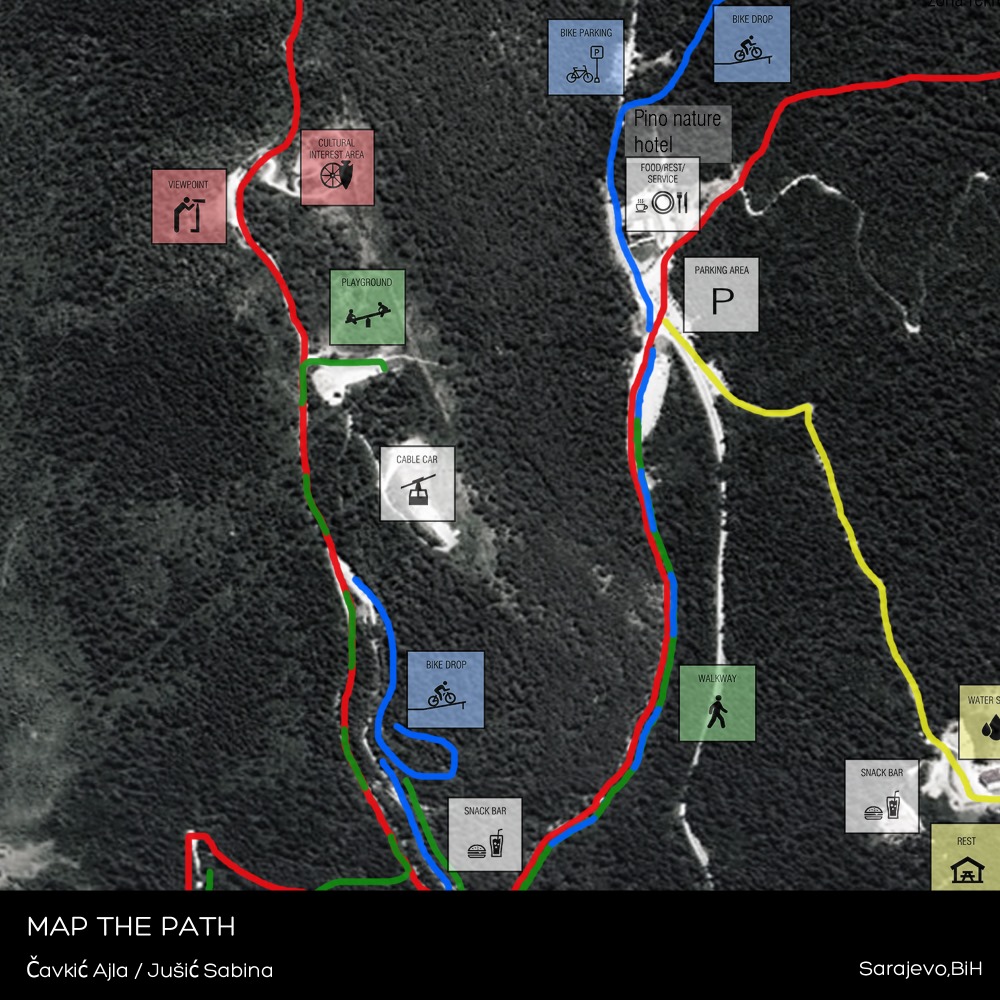The height and width of the screenshot is (1000, 1000).
Task: Open the Food/Rest/Service marker
Action: [662, 194]
